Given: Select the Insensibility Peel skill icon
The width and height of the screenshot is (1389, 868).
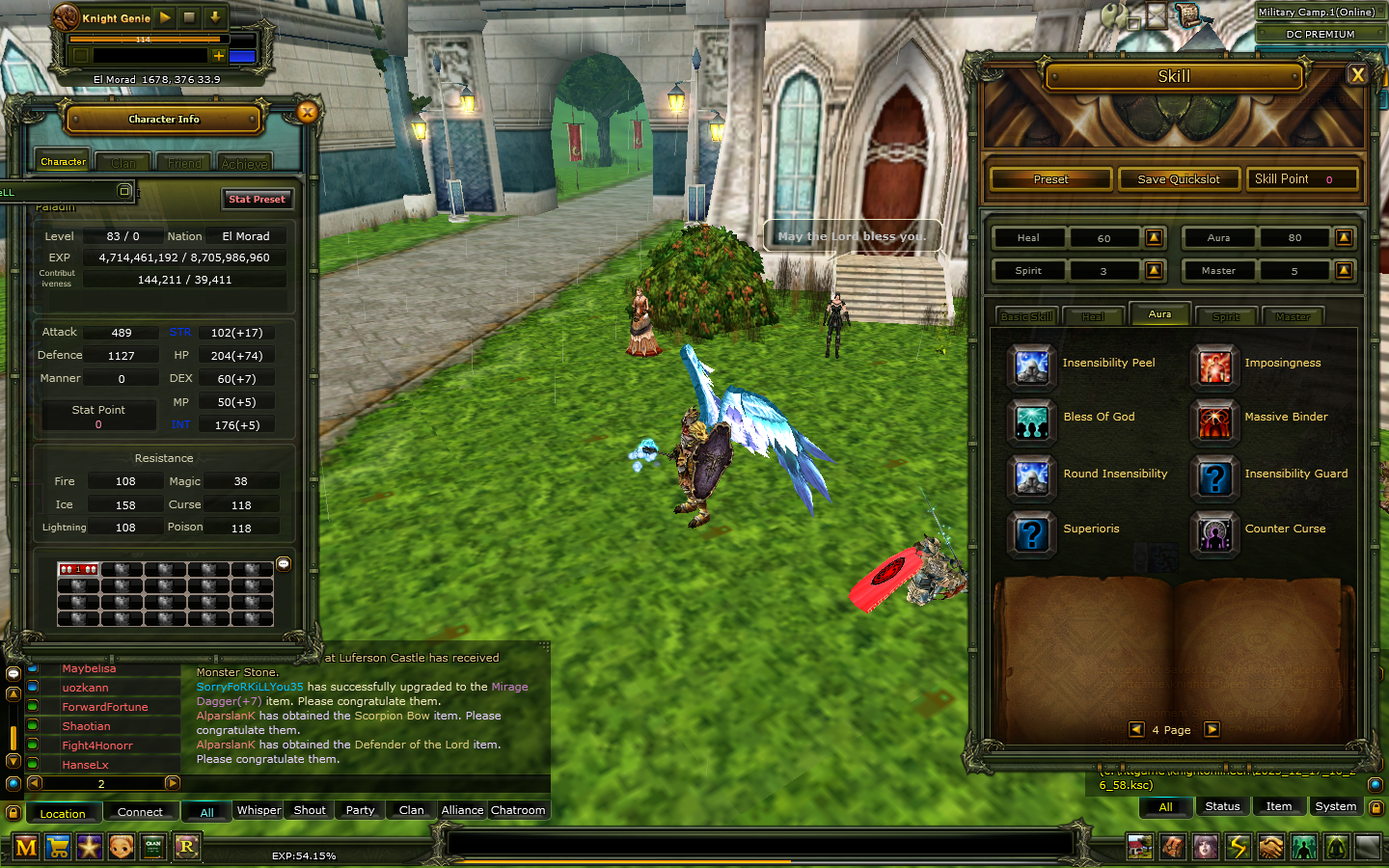Looking at the screenshot, I should 1031,366.
